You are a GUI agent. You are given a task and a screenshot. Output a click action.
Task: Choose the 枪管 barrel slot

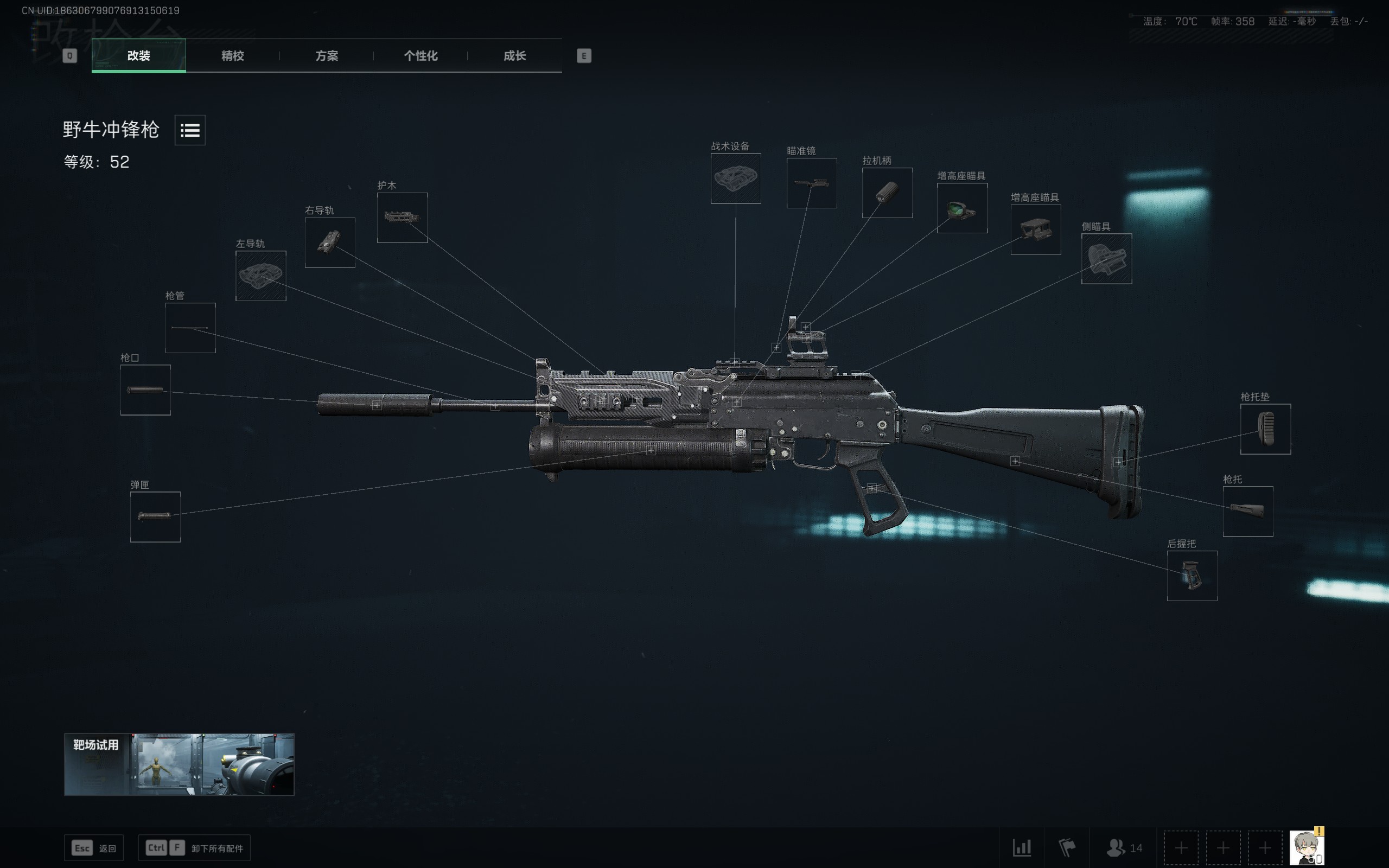point(190,328)
